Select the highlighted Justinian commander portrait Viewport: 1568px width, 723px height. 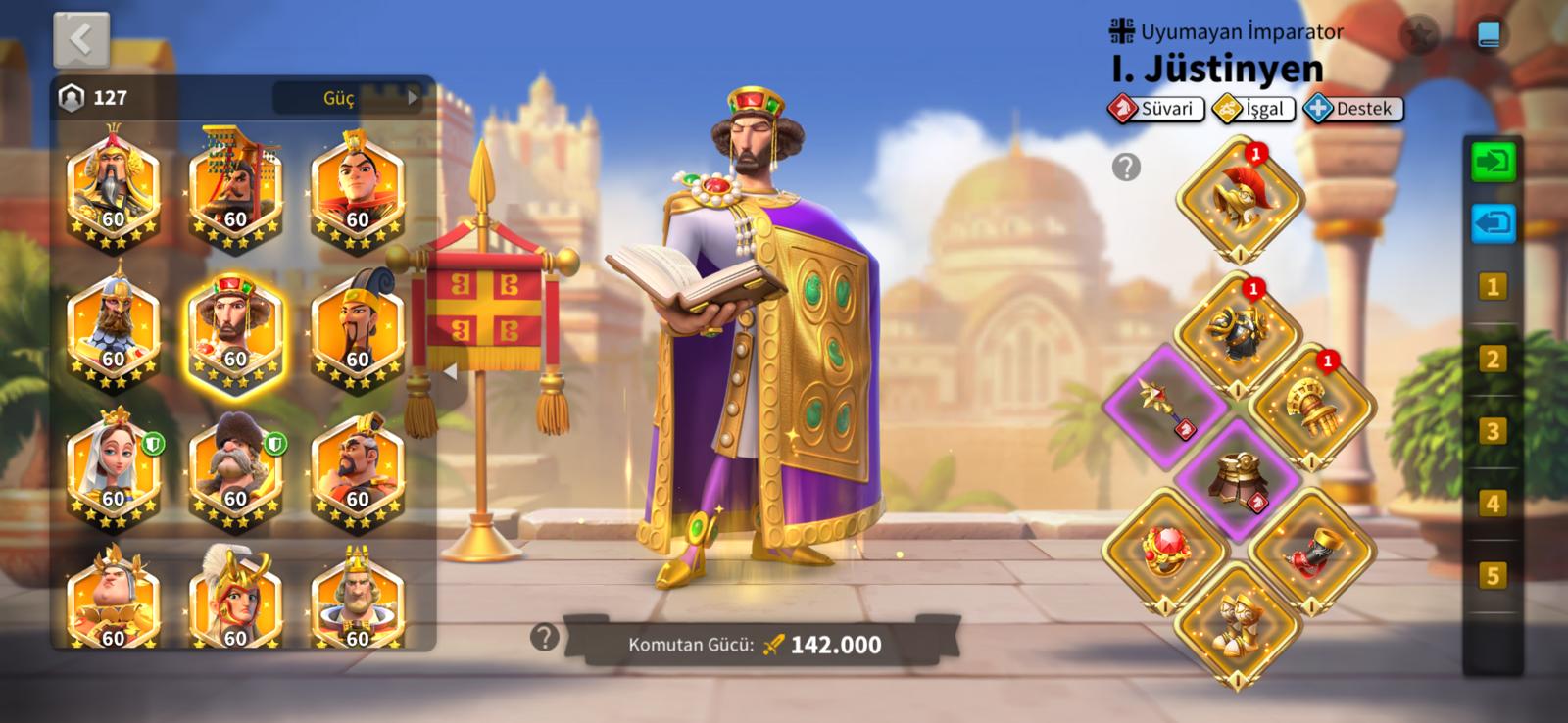(235, 332)
